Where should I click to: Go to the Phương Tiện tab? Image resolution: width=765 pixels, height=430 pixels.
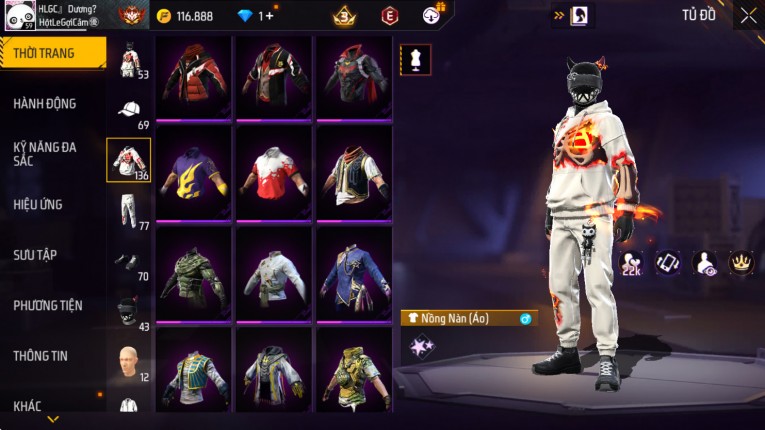(x=48, y=305)
